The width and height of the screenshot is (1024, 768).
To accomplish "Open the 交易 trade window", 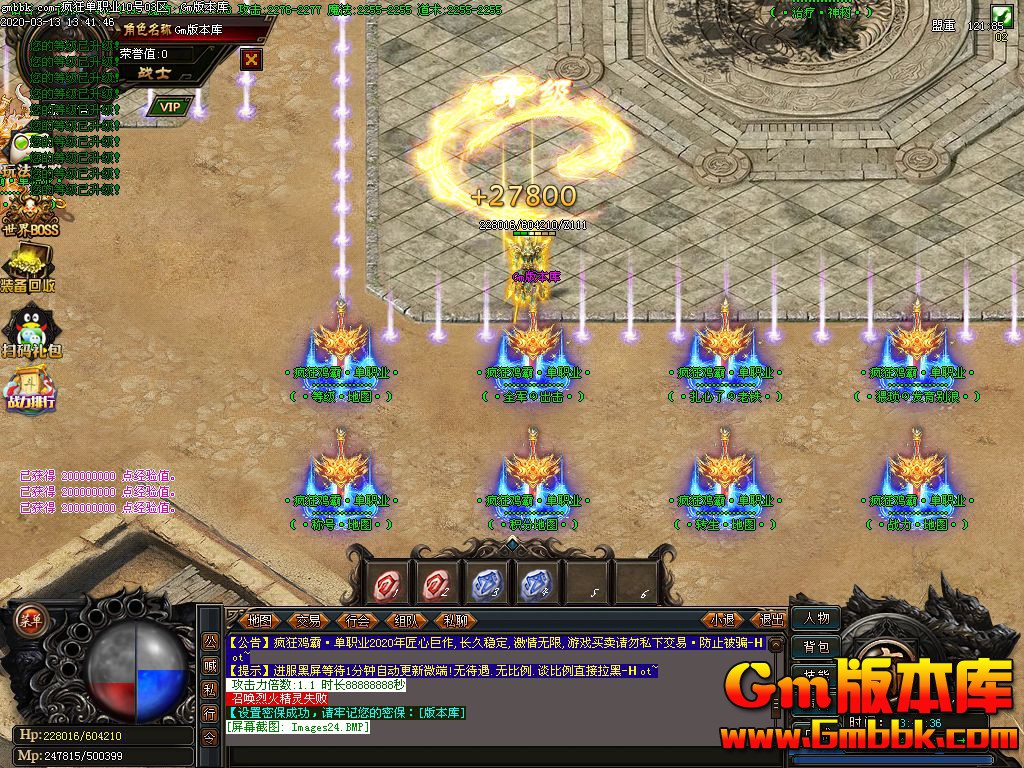I will point(308,620).
